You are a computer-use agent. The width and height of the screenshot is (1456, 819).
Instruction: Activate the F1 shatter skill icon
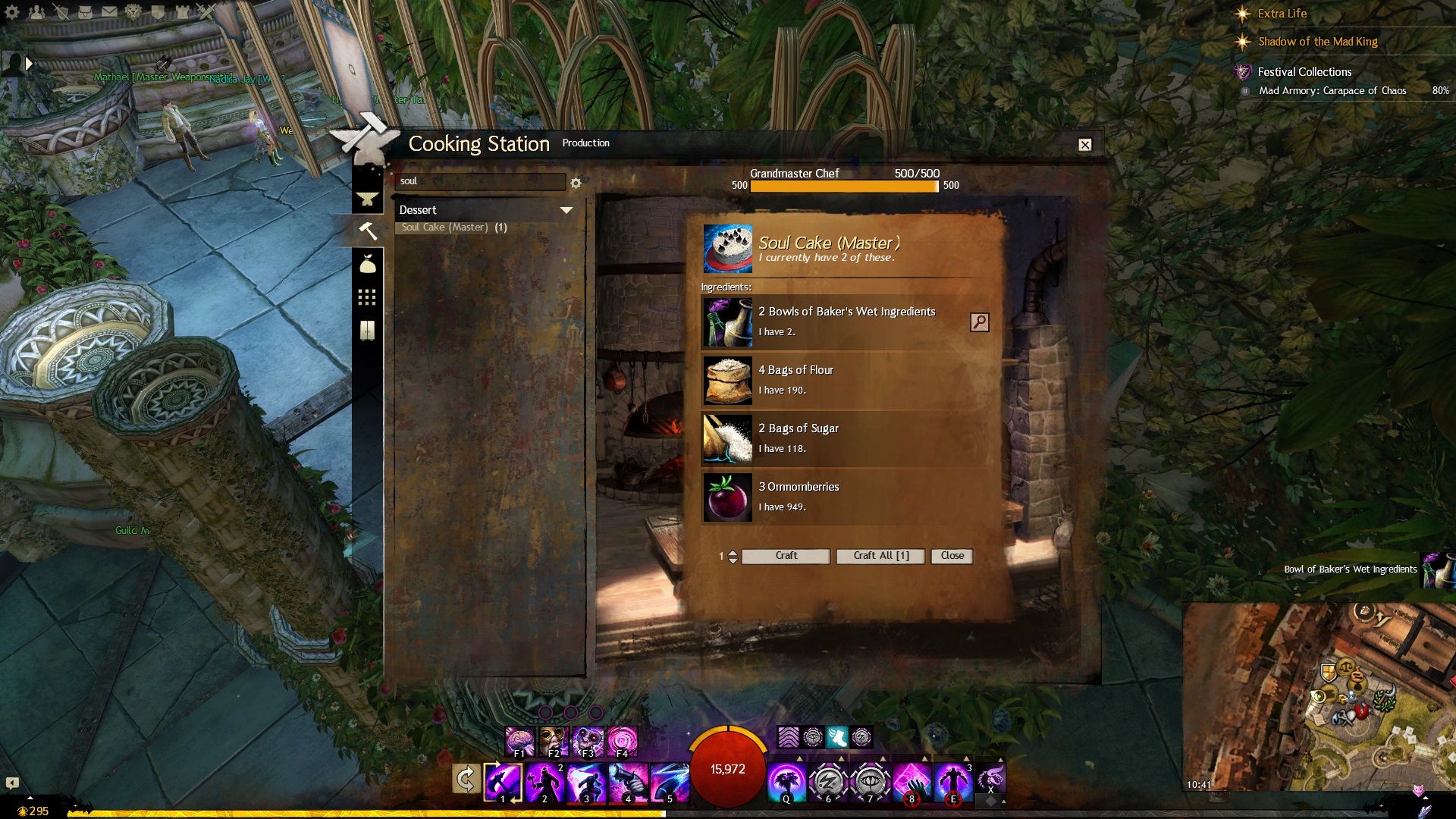click(519, 741)
